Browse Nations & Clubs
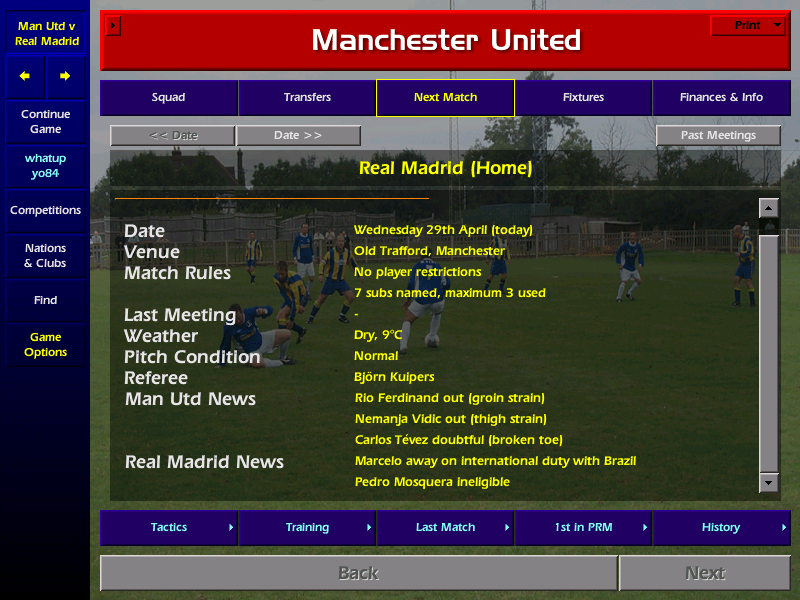The image size is (800, 600). click(45, 256)
